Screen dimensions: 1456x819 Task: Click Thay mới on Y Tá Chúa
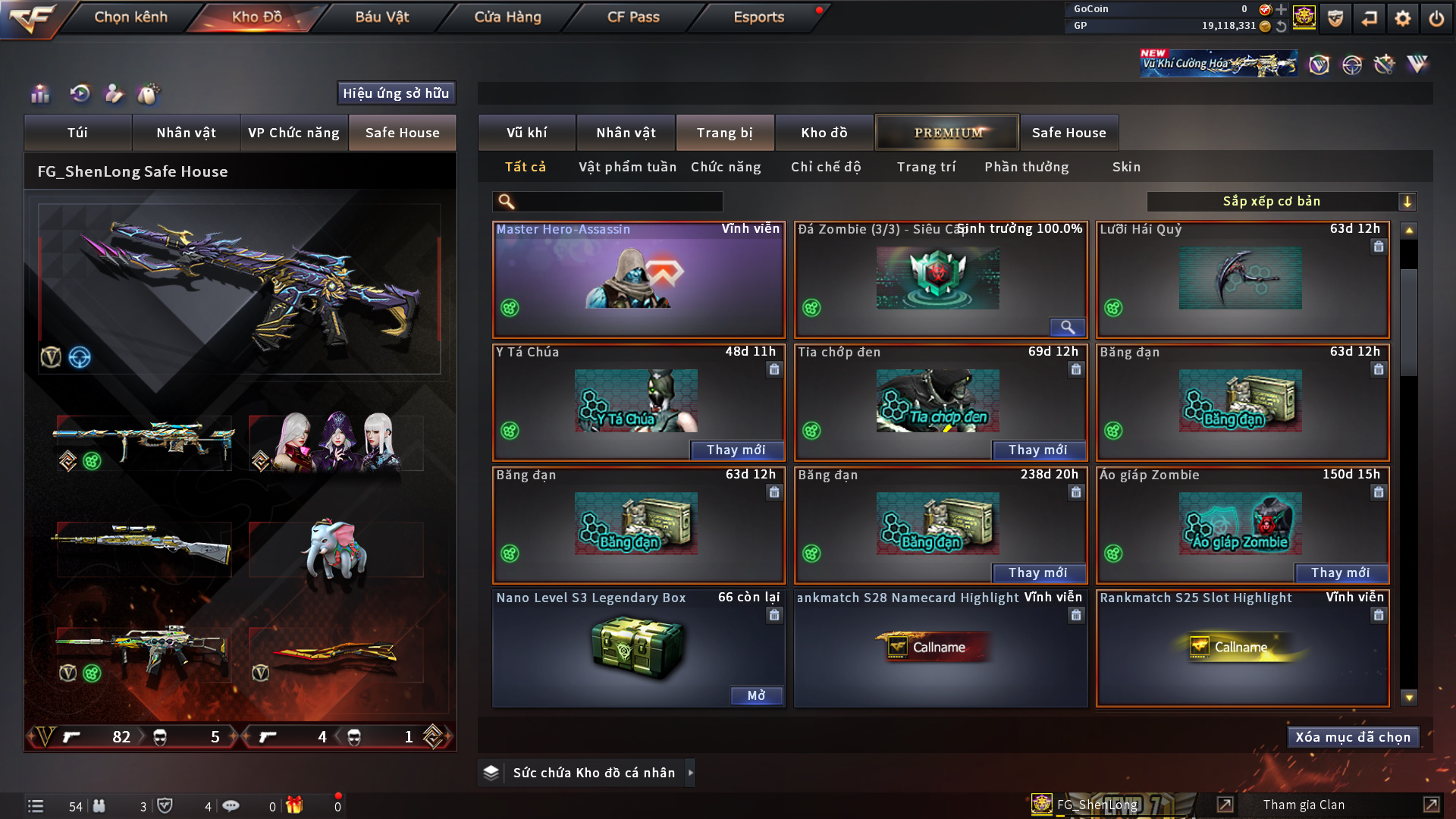(736, 450)
